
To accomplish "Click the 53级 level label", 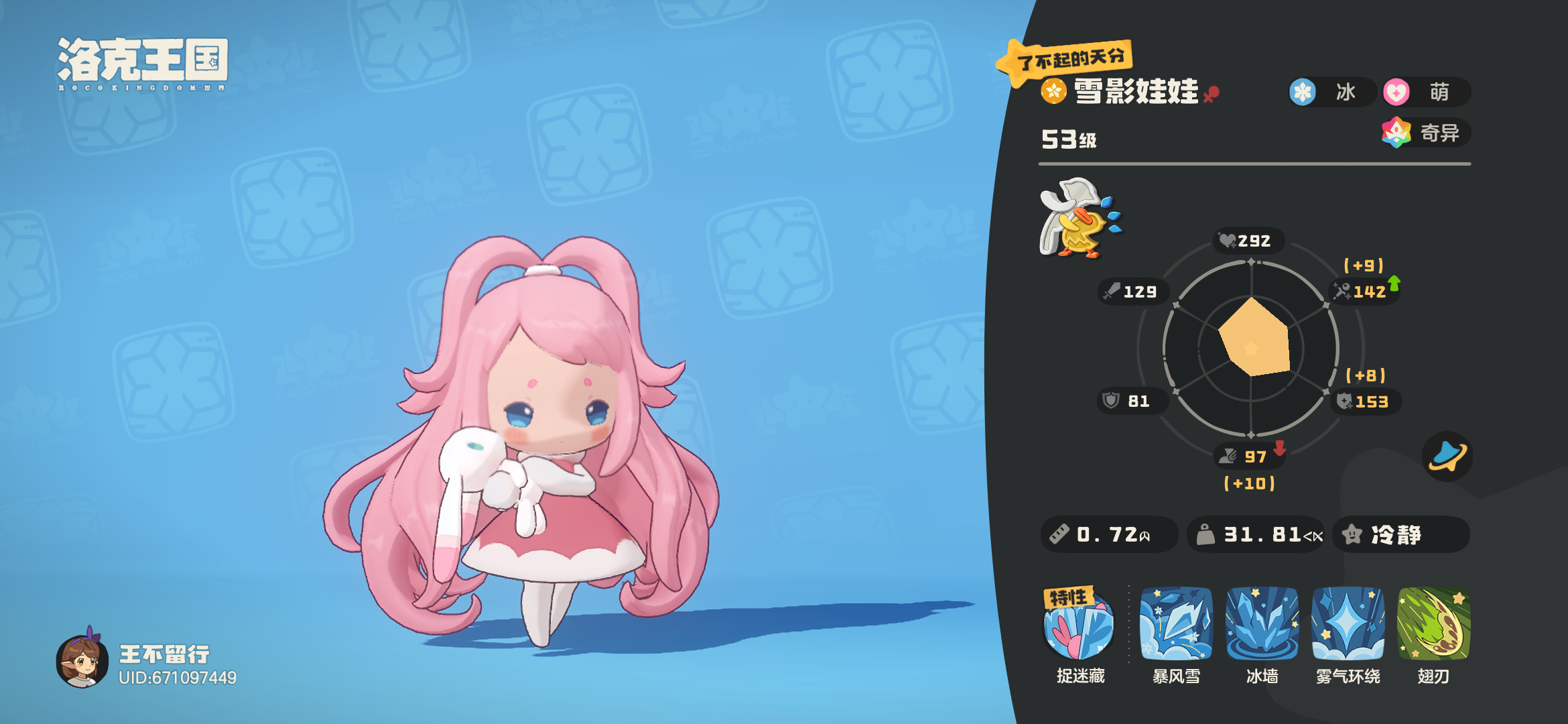I will pyautogui.click(x=1068, y=139).
